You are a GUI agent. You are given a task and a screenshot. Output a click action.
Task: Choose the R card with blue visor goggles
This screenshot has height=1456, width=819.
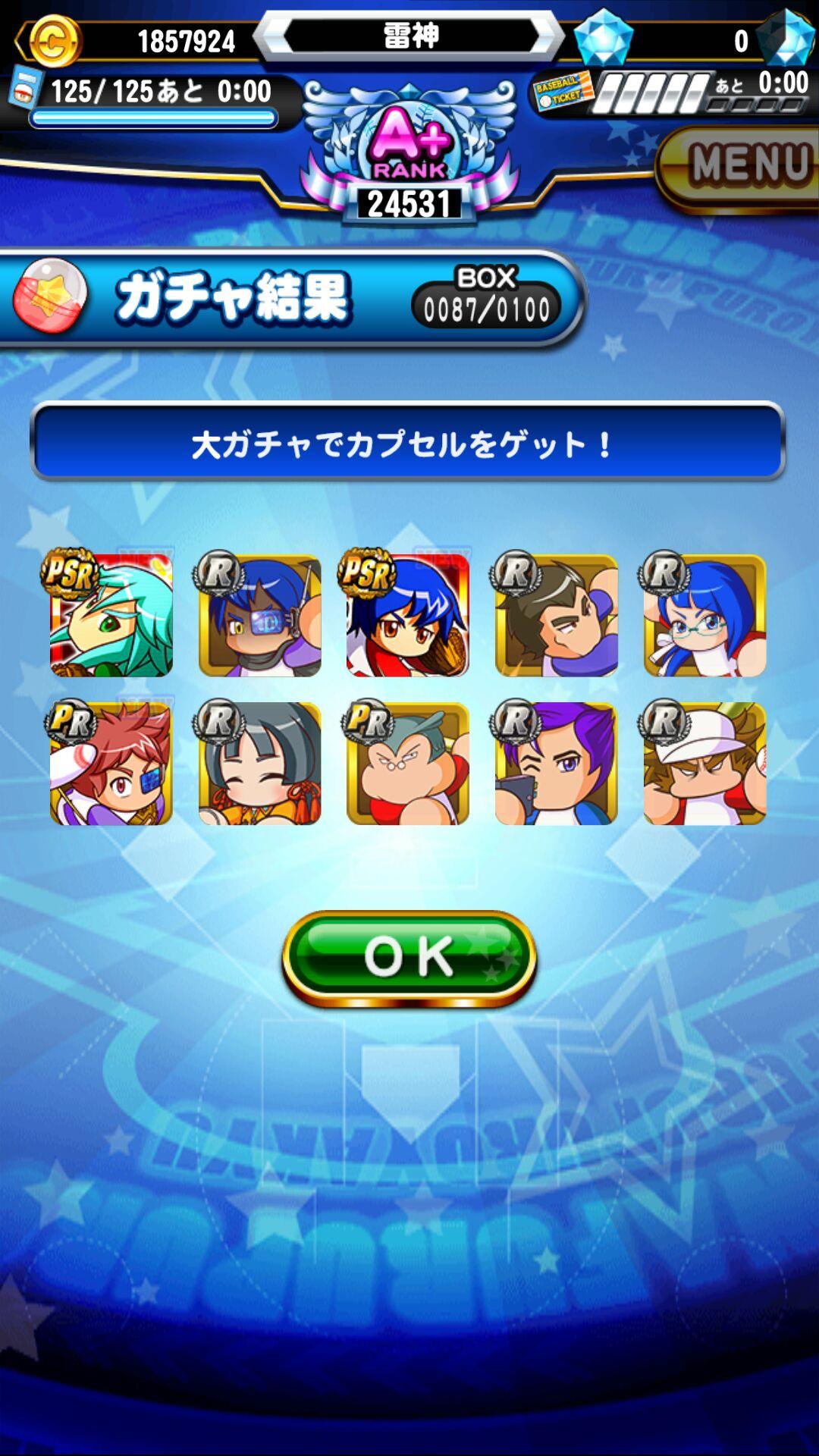click(259, 615)
